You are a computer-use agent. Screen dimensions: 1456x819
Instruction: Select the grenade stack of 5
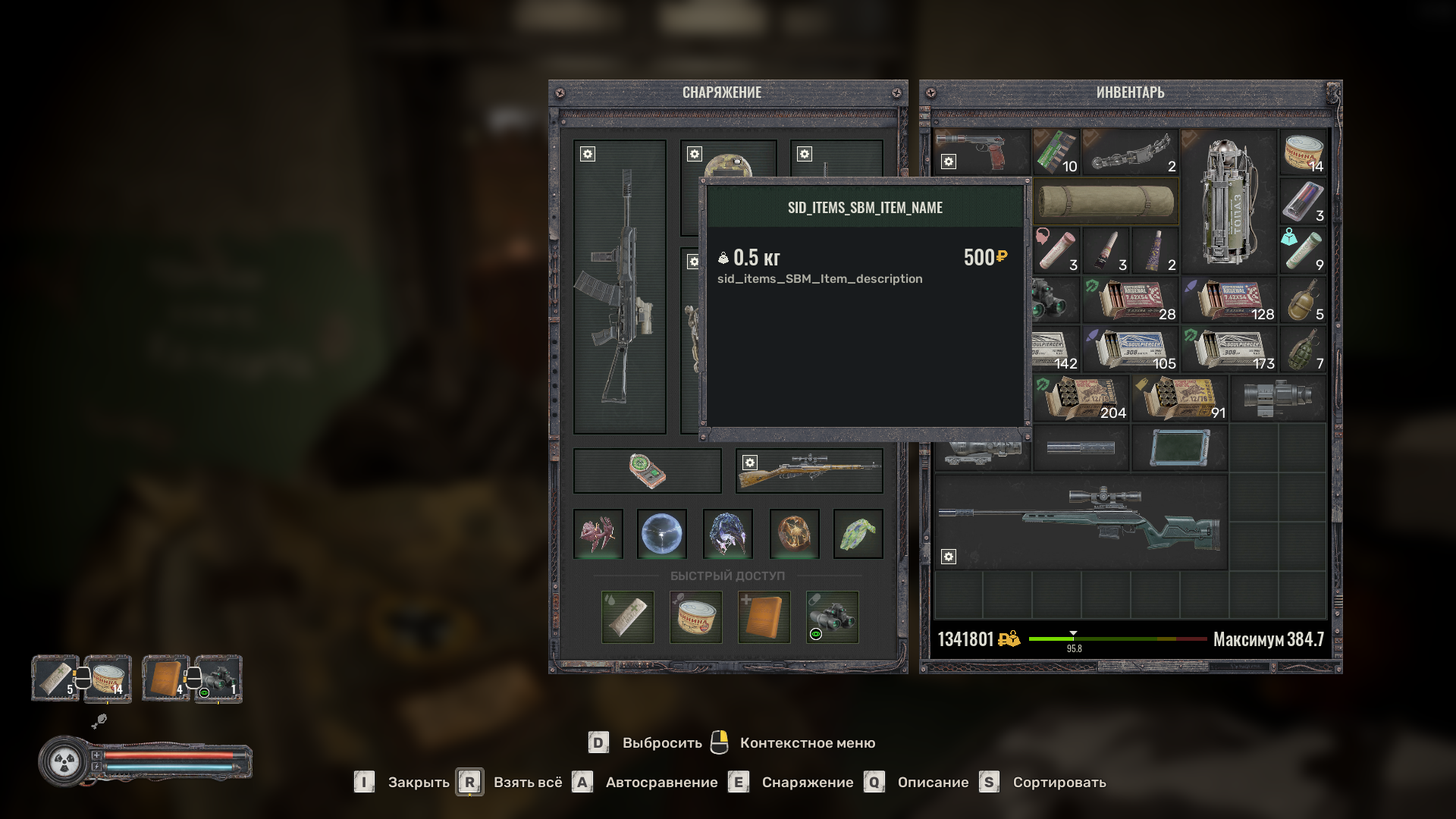click(1303, 300)
